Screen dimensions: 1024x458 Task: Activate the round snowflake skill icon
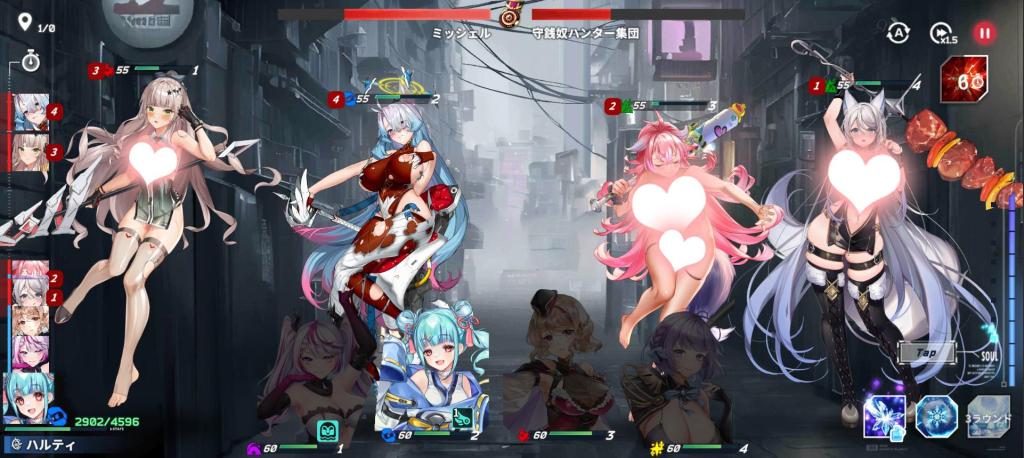937,416
